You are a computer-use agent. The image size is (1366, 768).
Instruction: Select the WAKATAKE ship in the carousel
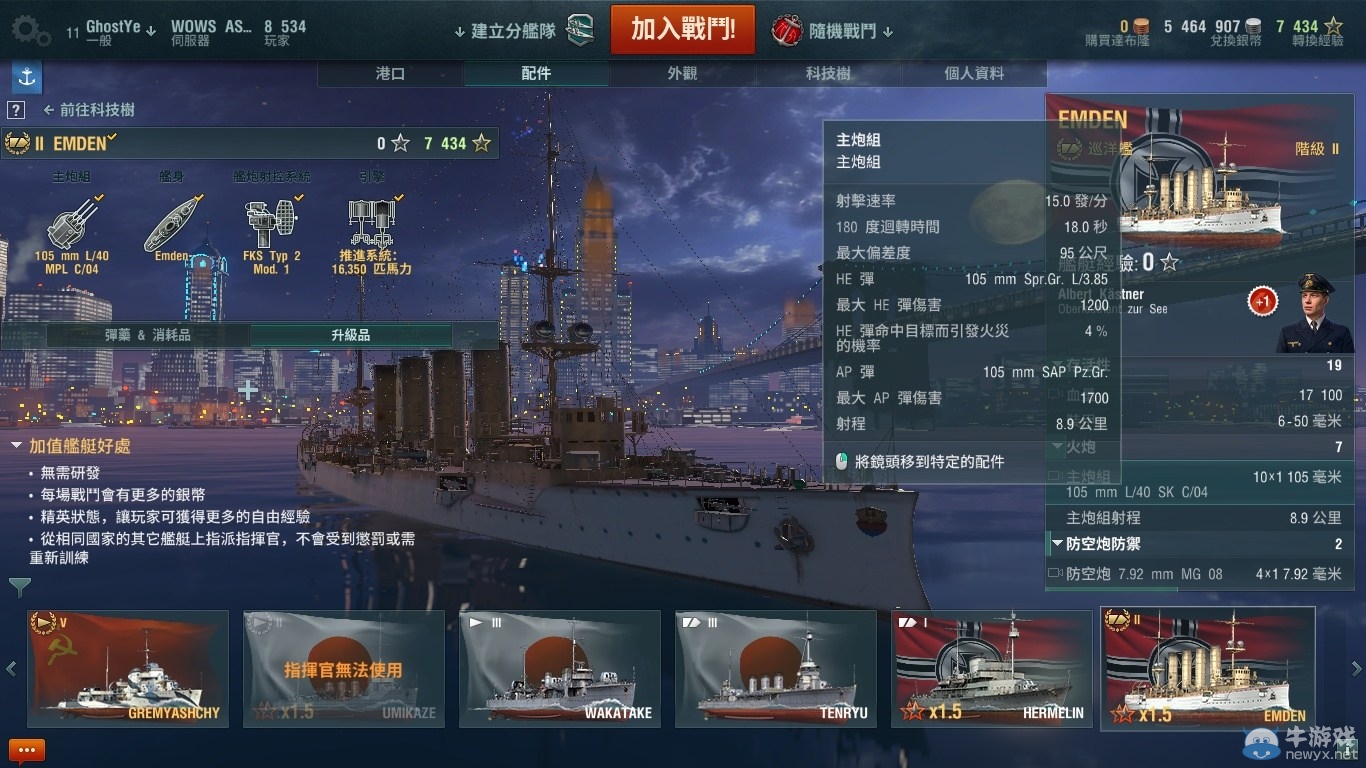click(x=559, y=670)
